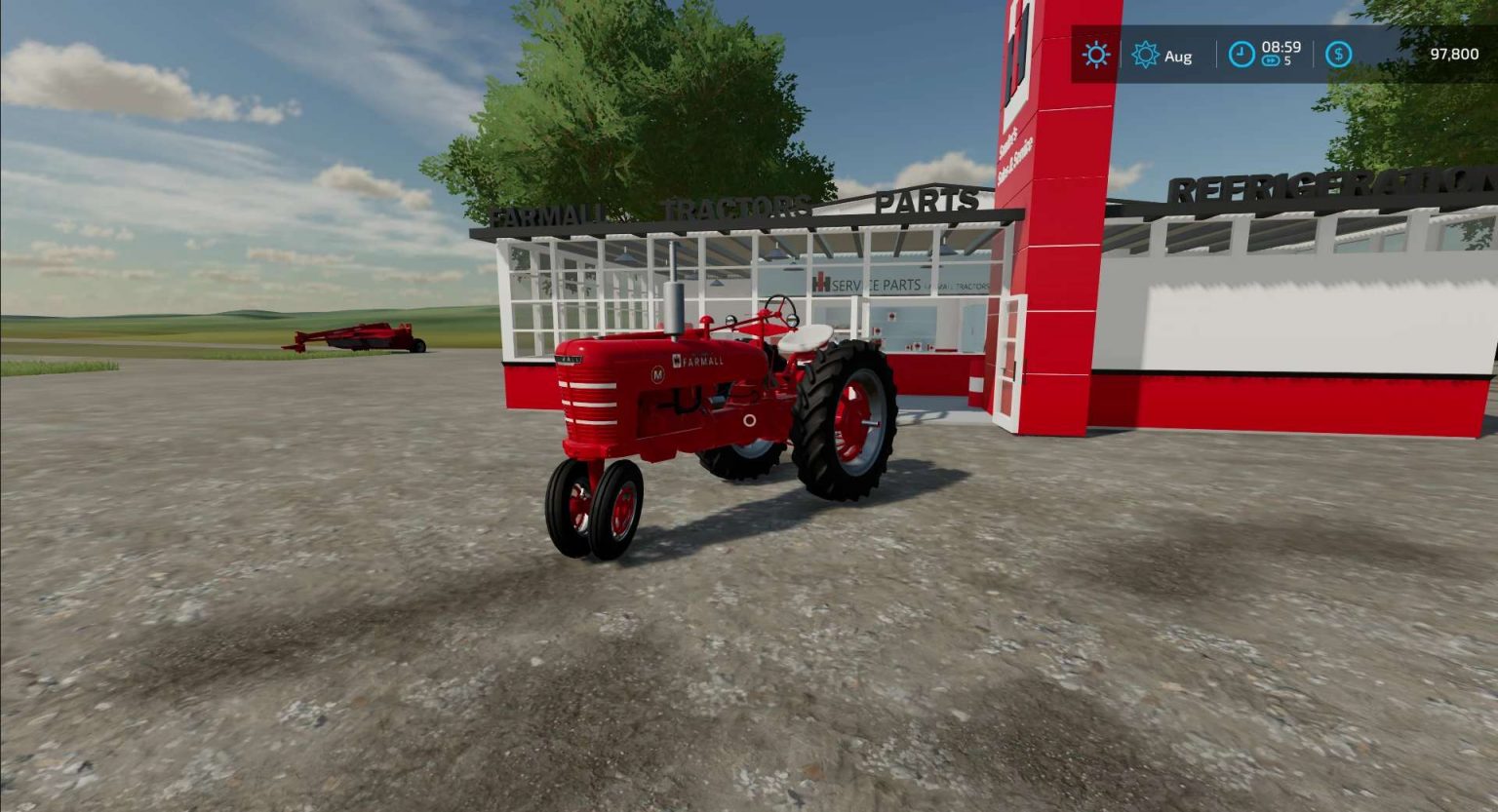Click the red mower in the distance

pyautogui.click(x=361, y=336)
